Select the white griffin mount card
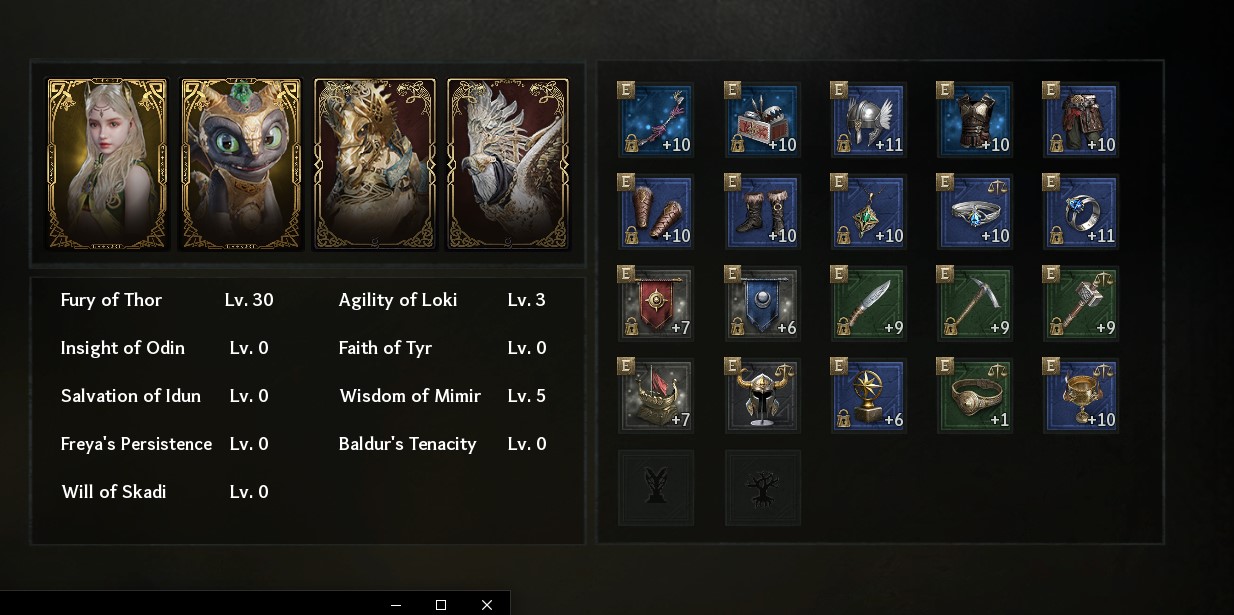The width and height of the screenshot is (1234, 615). click(508, 164)
